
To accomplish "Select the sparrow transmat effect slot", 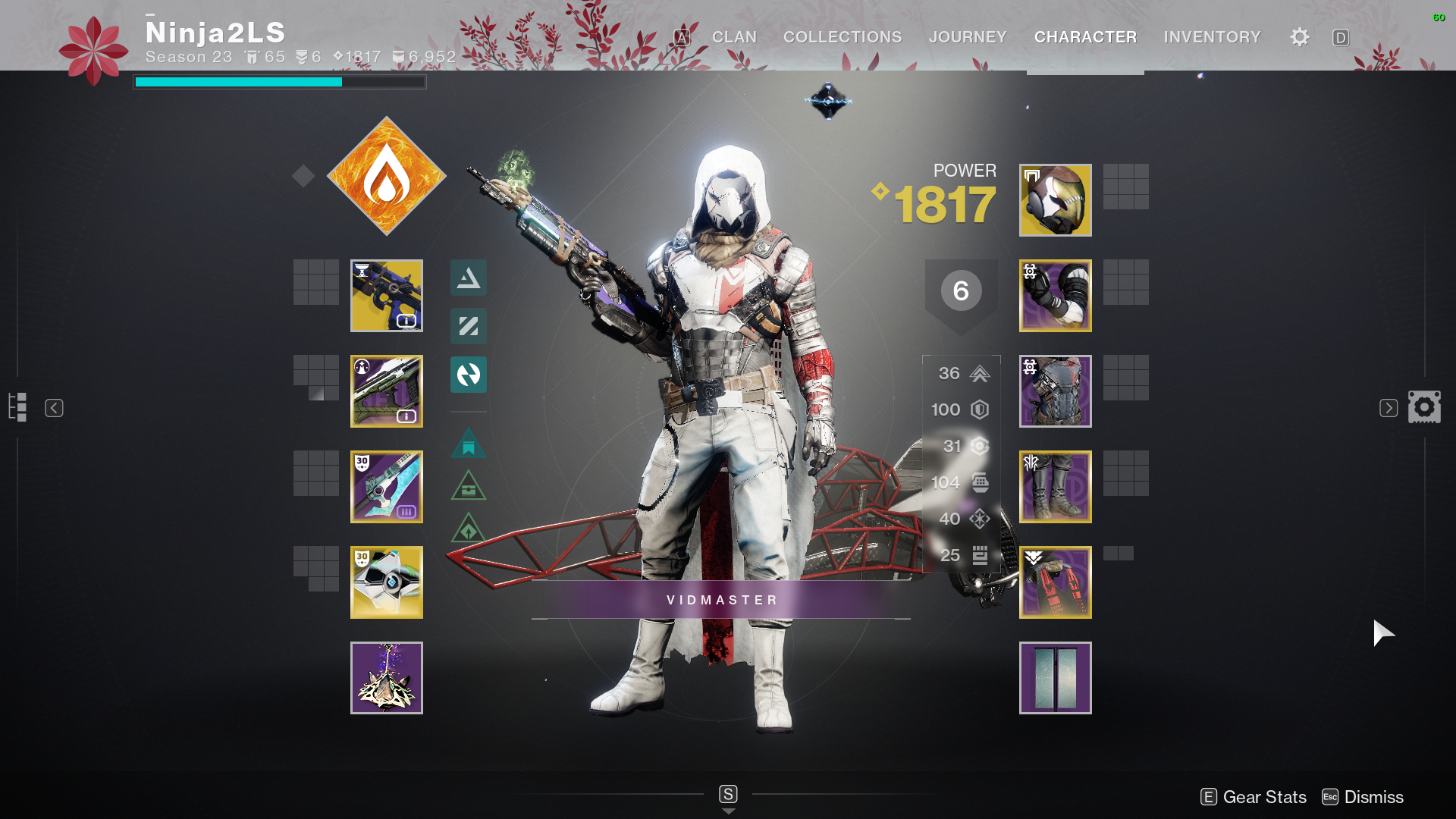I will click(387, 677).
